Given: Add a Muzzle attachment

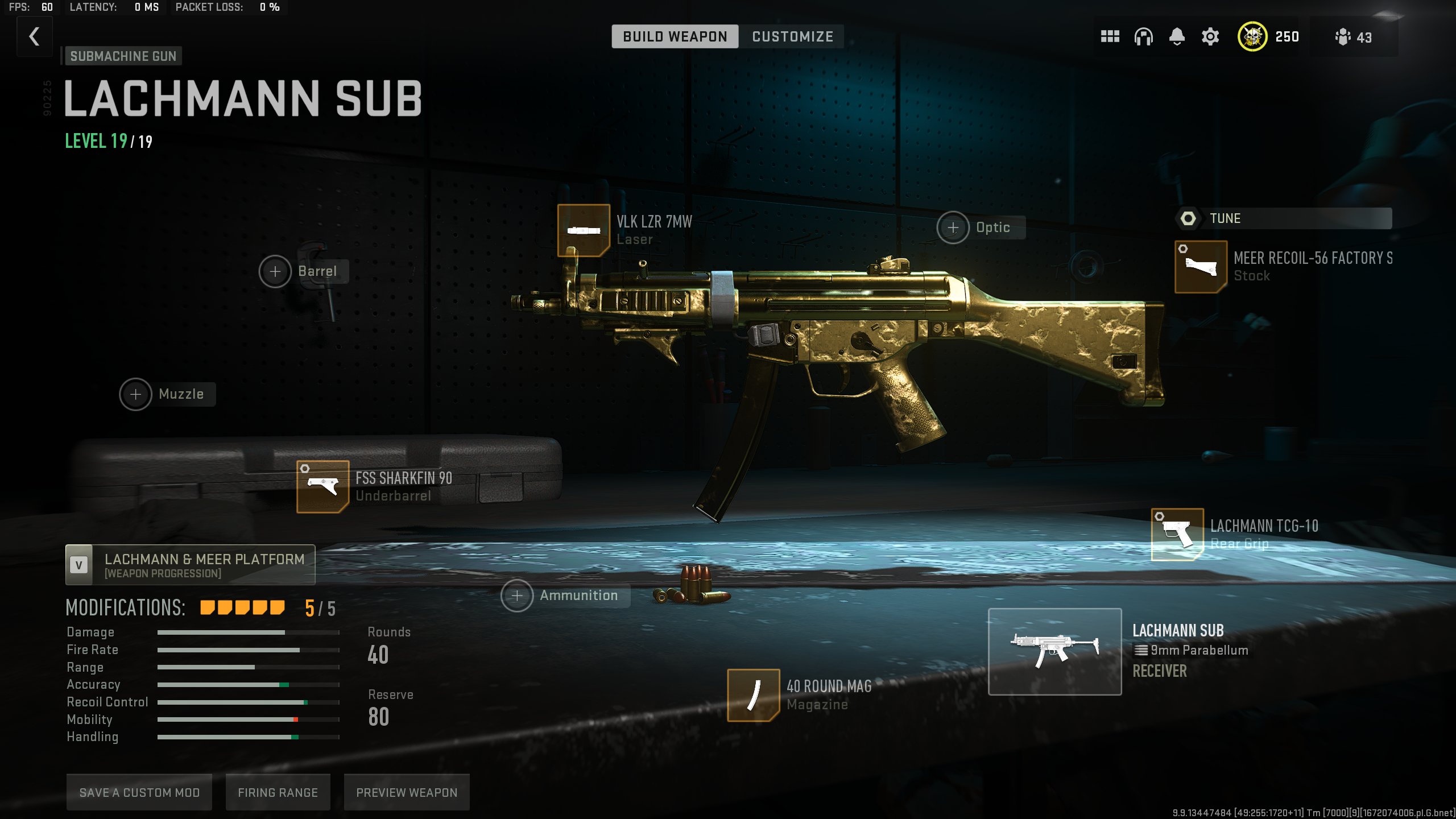Looking at the screenshot, I should point(136,394).
